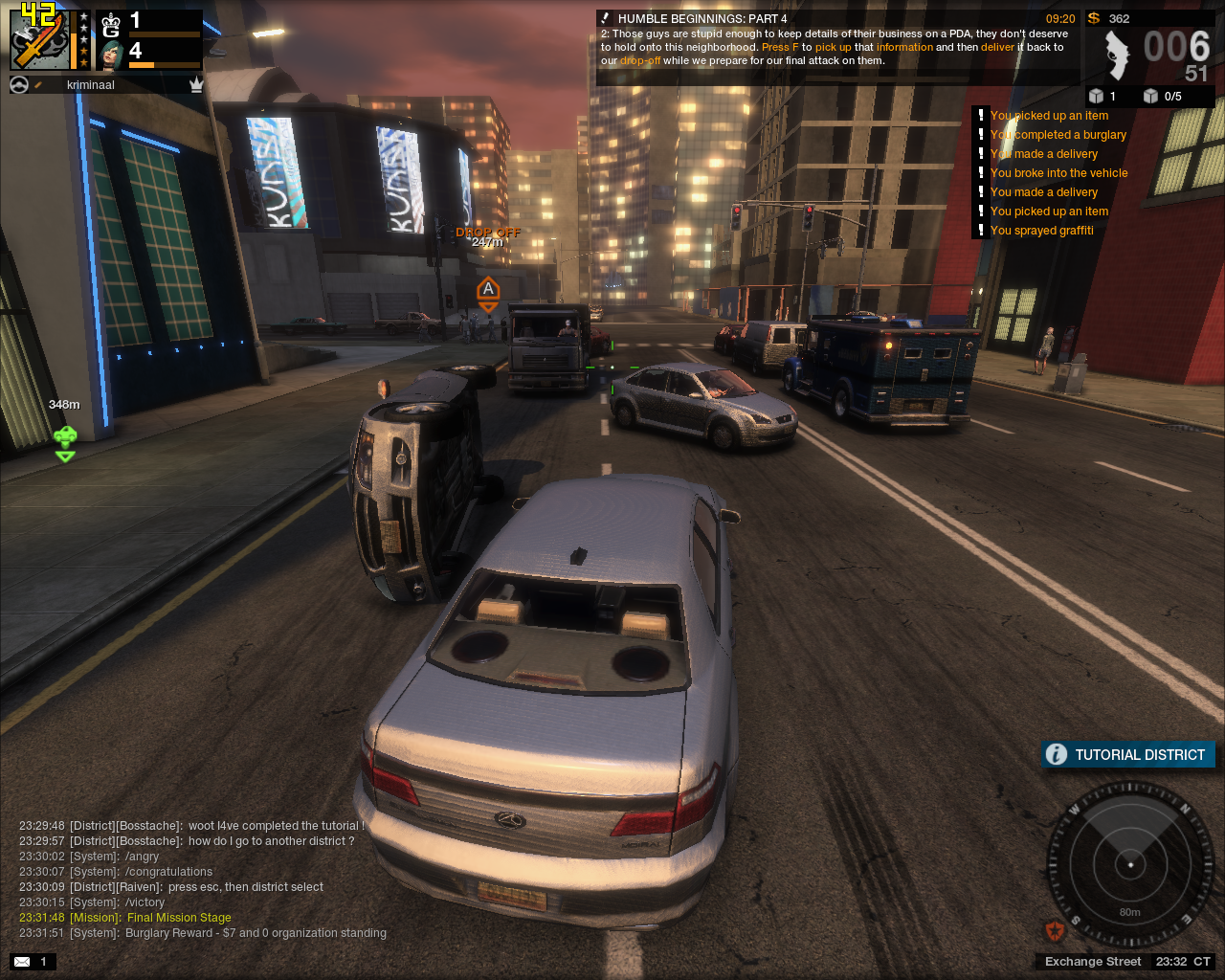Click the orange drop-off A marker
Screen dimensions: 1225x980
click(x=488, y=292)
